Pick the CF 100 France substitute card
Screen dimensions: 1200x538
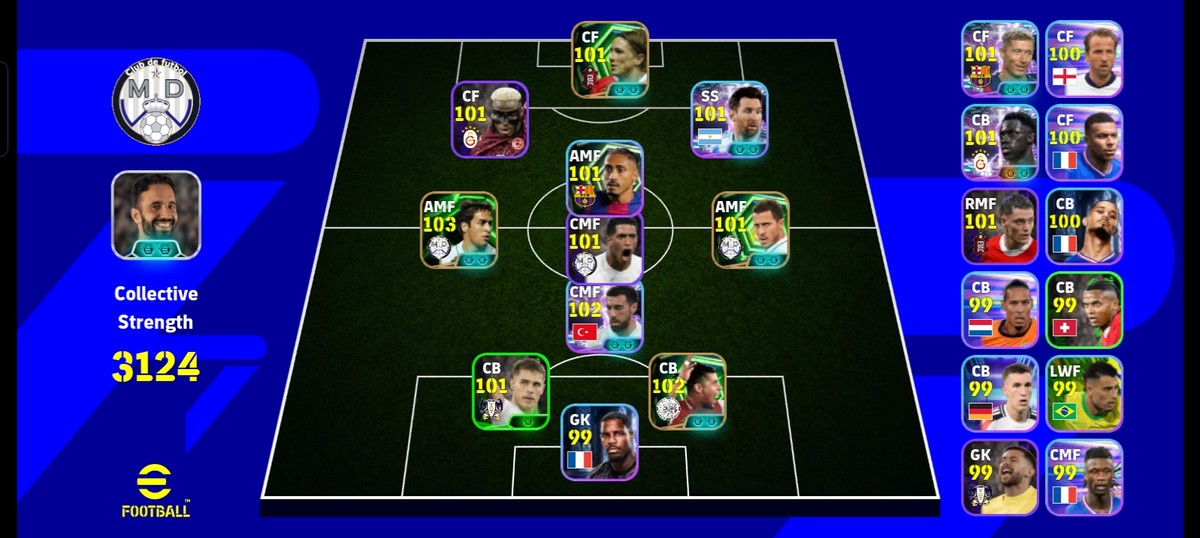[1084, 142]
